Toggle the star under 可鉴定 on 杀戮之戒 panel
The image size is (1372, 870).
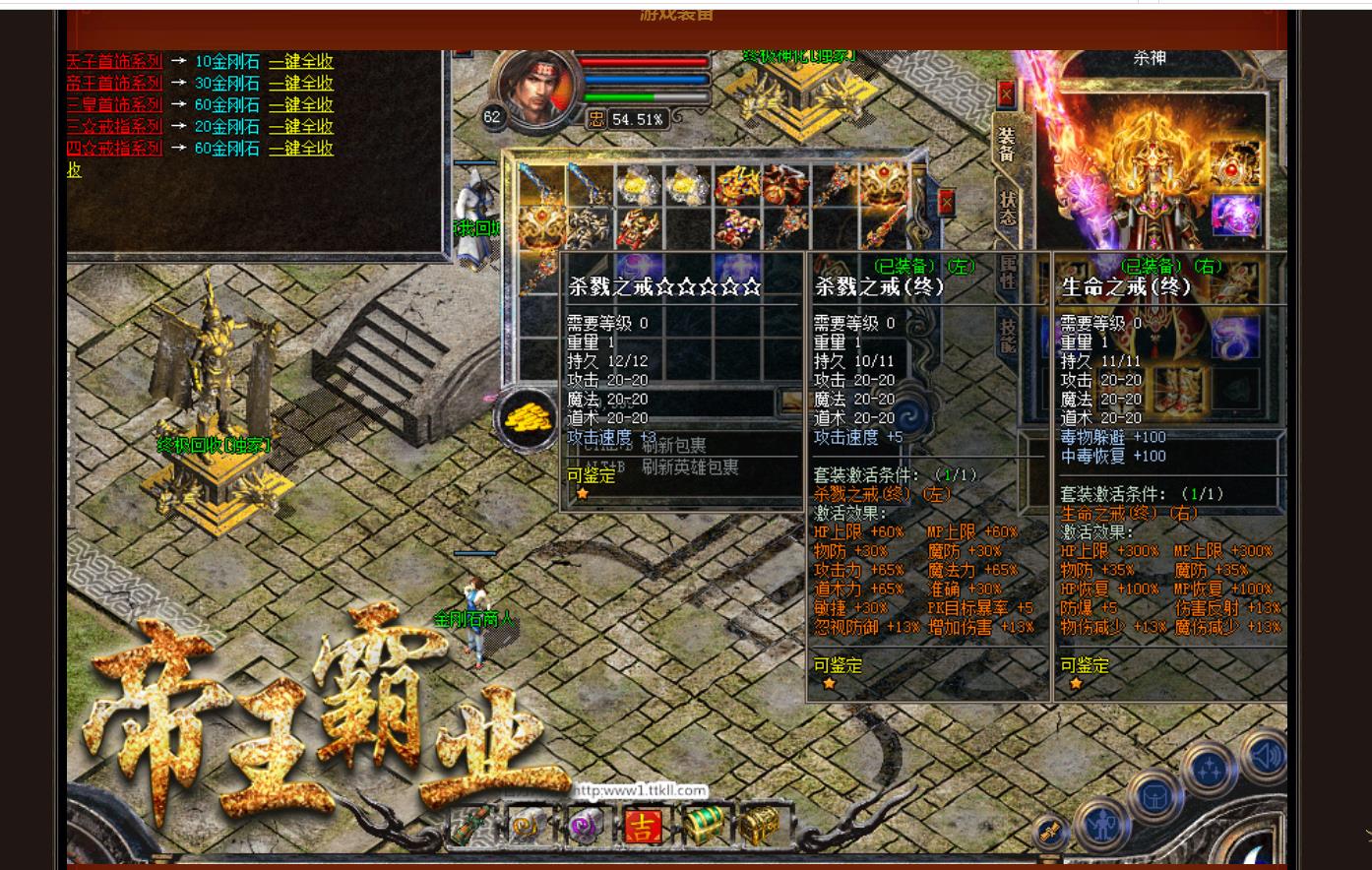click(x=829, y=682)
